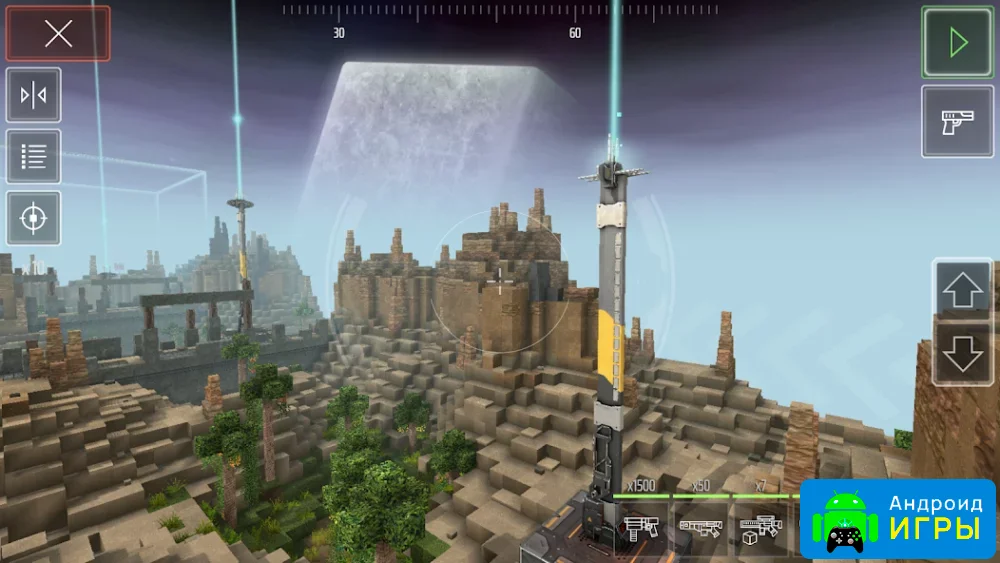Close the editor with the X button
Viewport: 1000px width, 563px height.
(58, 34)
